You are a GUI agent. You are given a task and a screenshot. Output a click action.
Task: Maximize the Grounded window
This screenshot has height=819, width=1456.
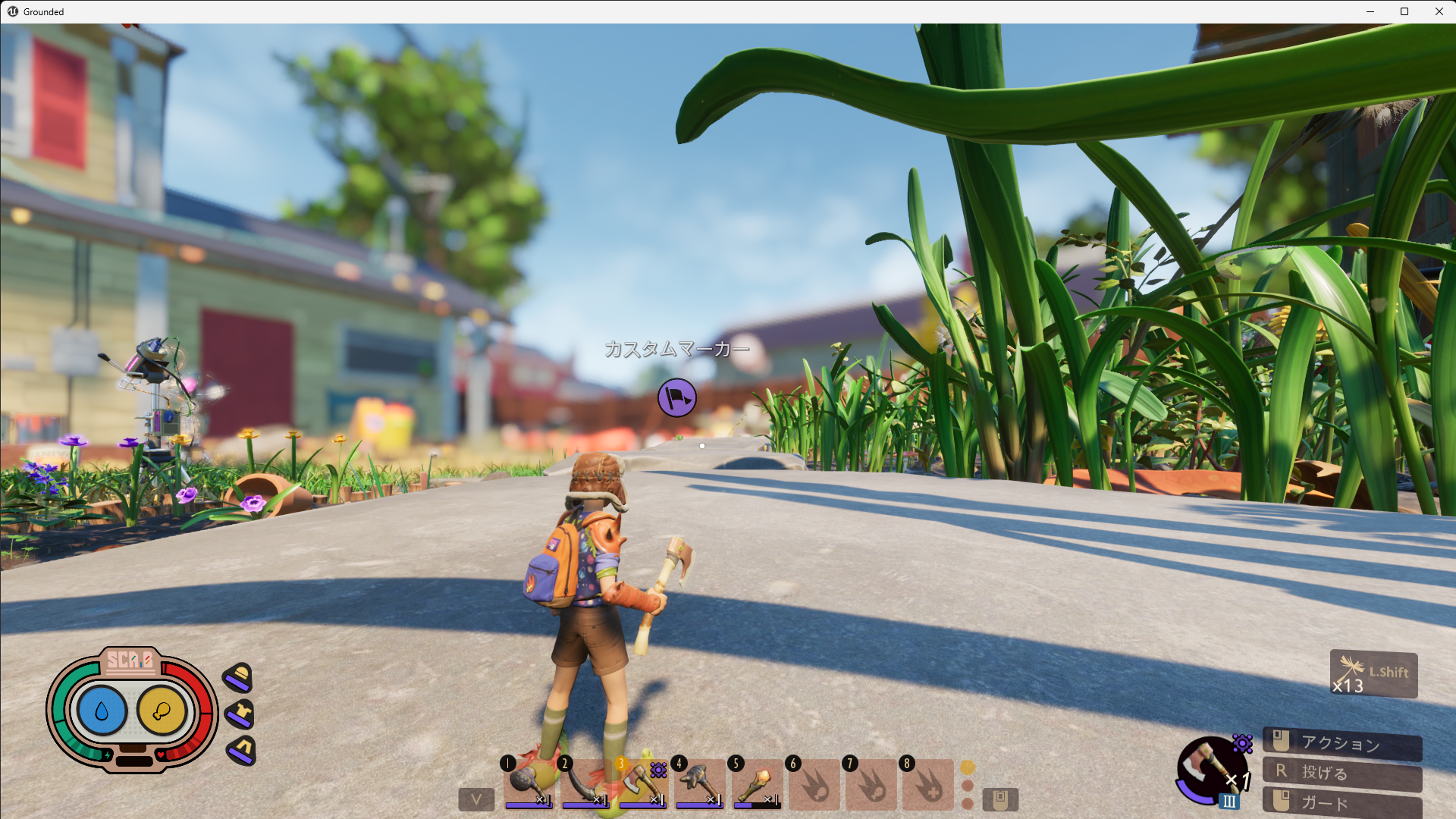click(1404, 11)
